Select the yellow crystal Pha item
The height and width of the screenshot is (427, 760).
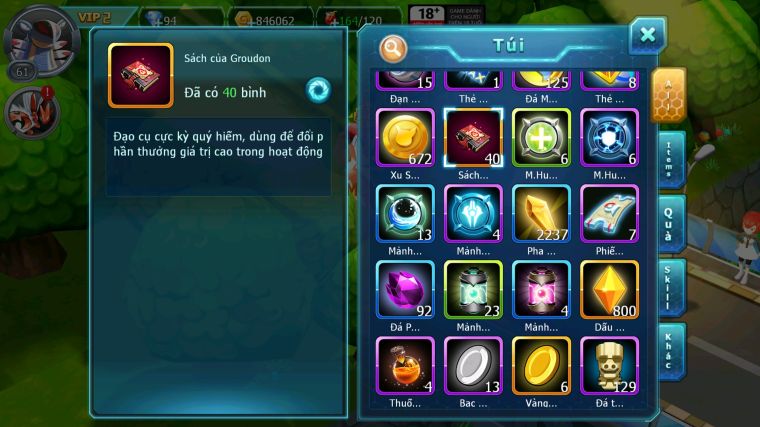pyautogui.click(x=541, y=214)
